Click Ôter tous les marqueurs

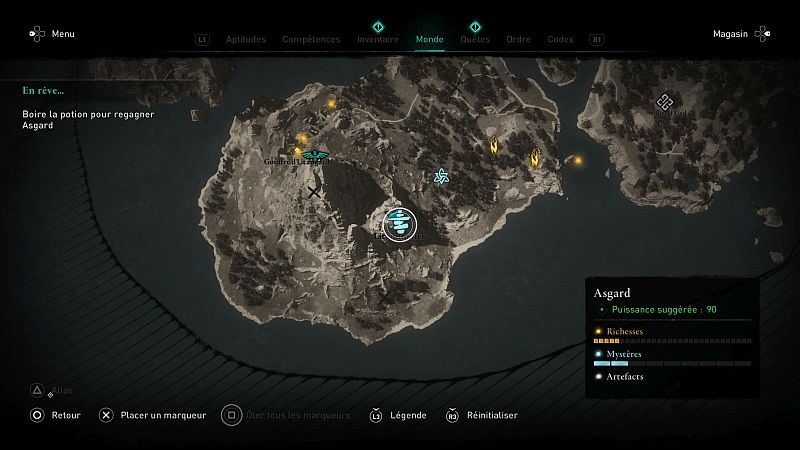point(288,415)
